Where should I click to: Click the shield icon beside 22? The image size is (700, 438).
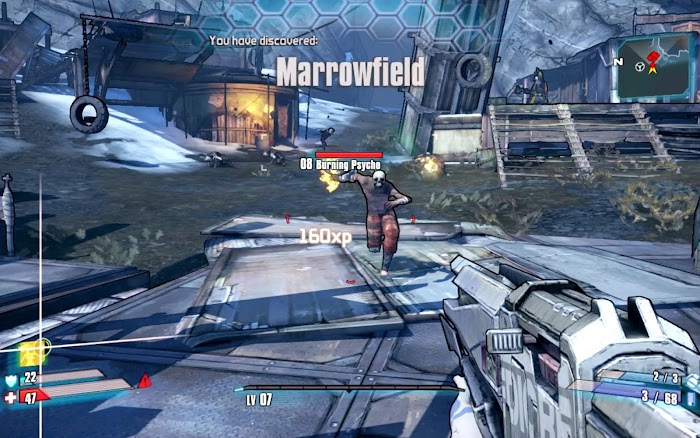pyautogui.click(x=11, y=379)
